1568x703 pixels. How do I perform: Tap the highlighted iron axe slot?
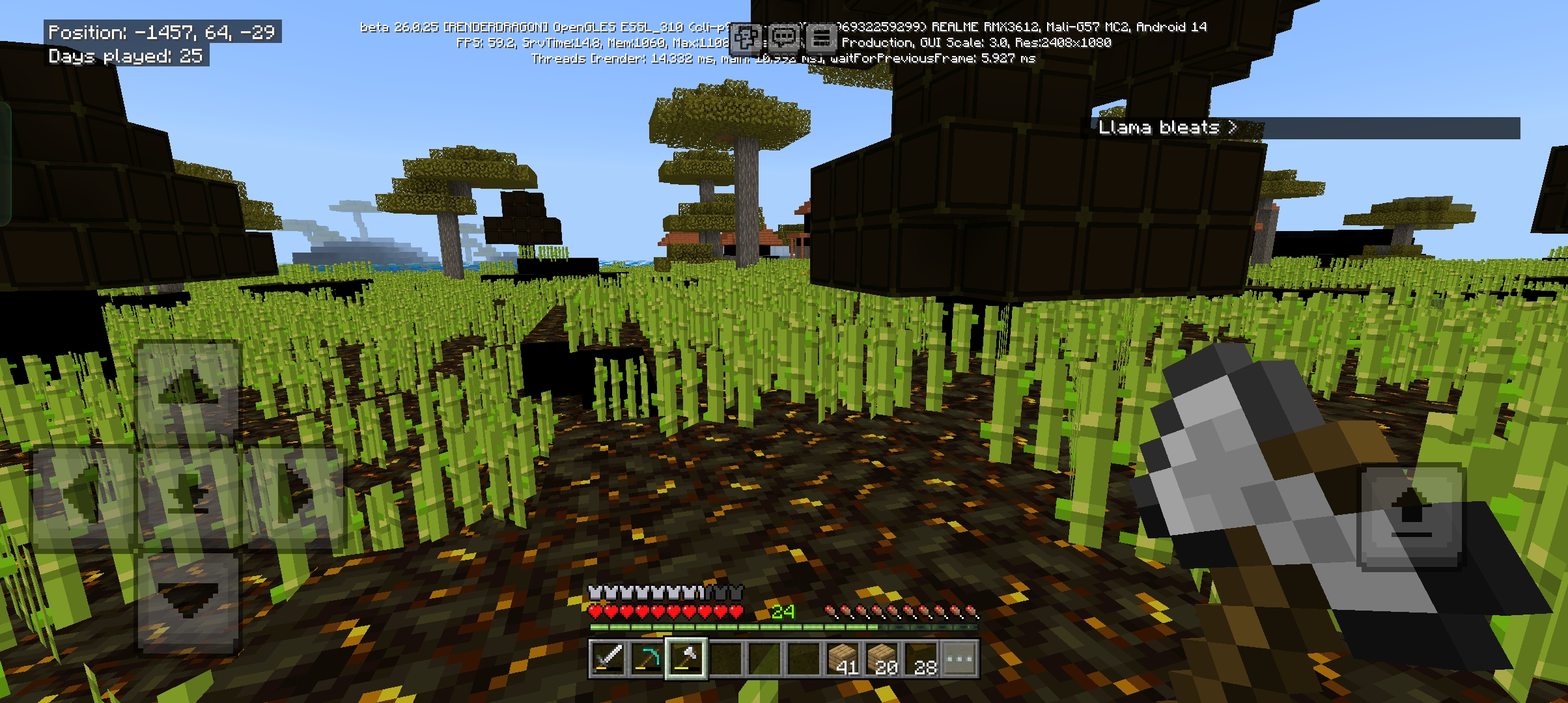(x=686, y=659)
